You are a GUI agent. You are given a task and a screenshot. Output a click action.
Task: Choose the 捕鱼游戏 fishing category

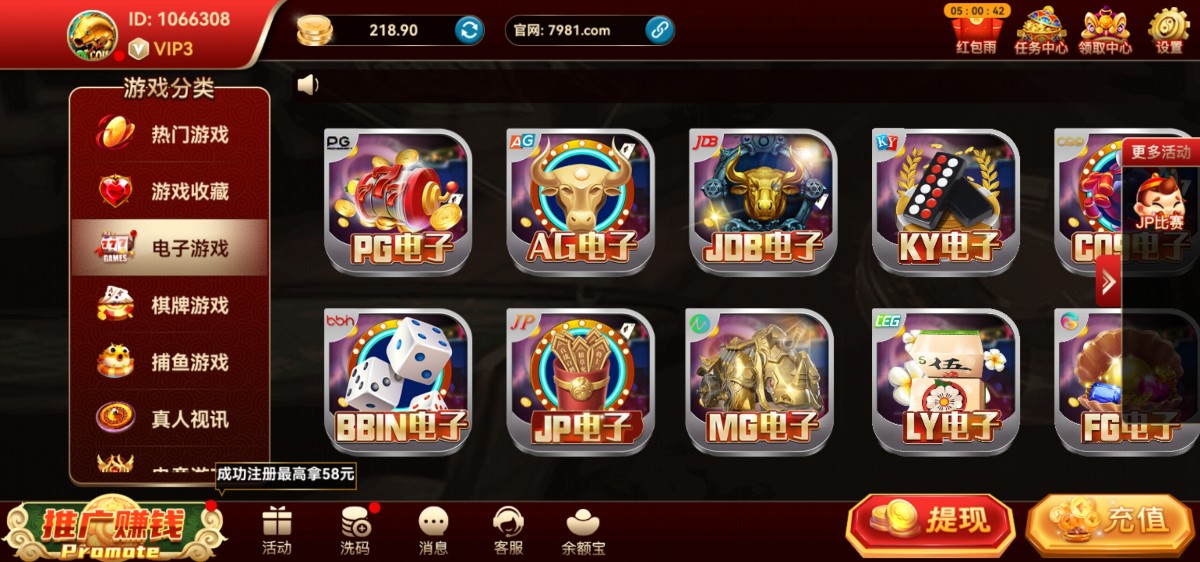point(168,362)
